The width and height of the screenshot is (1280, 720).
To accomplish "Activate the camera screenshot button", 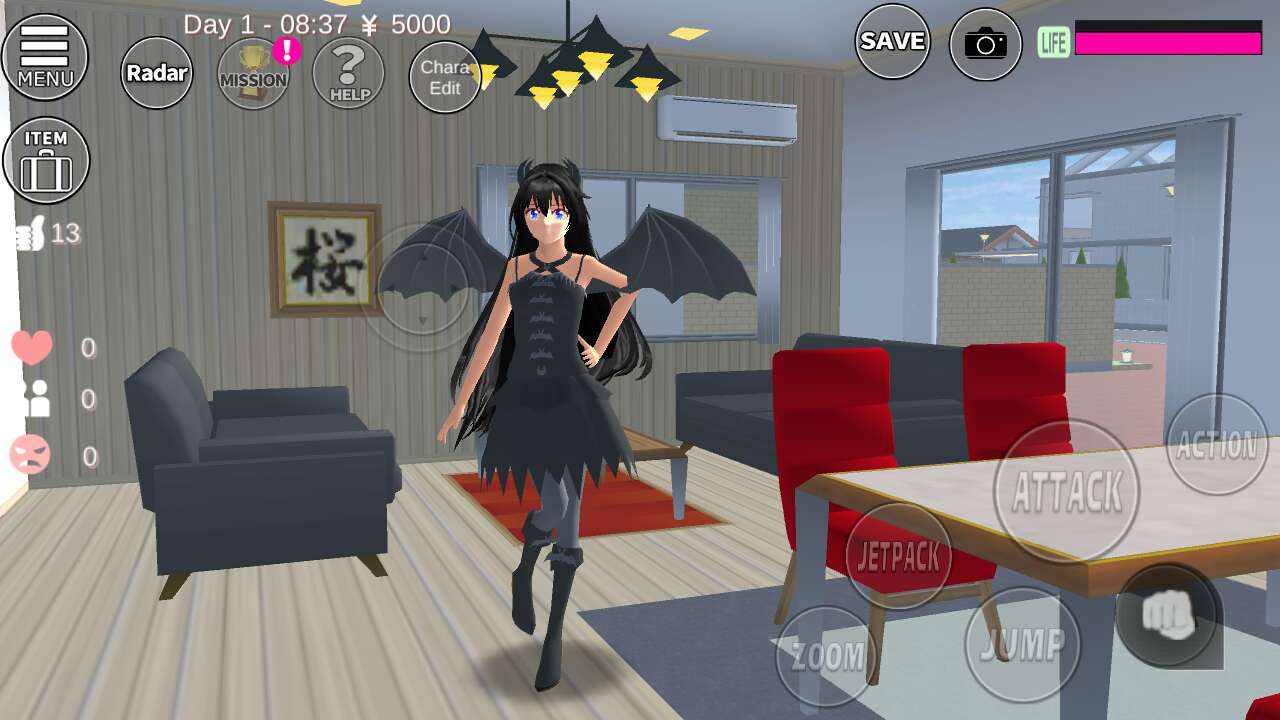I will pyautogui.click(x=986, y=44).
